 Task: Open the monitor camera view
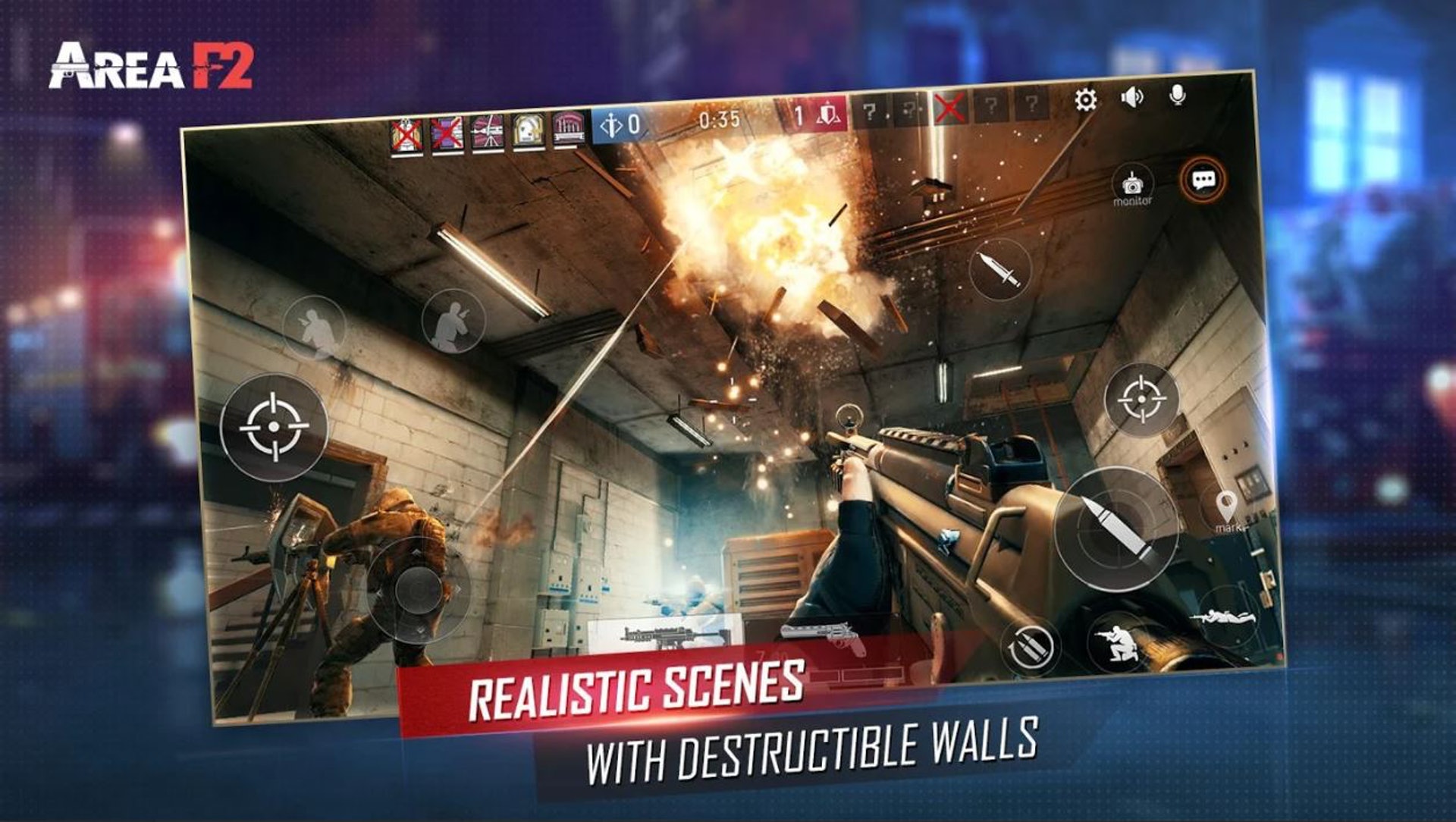tap(1132, 187)
